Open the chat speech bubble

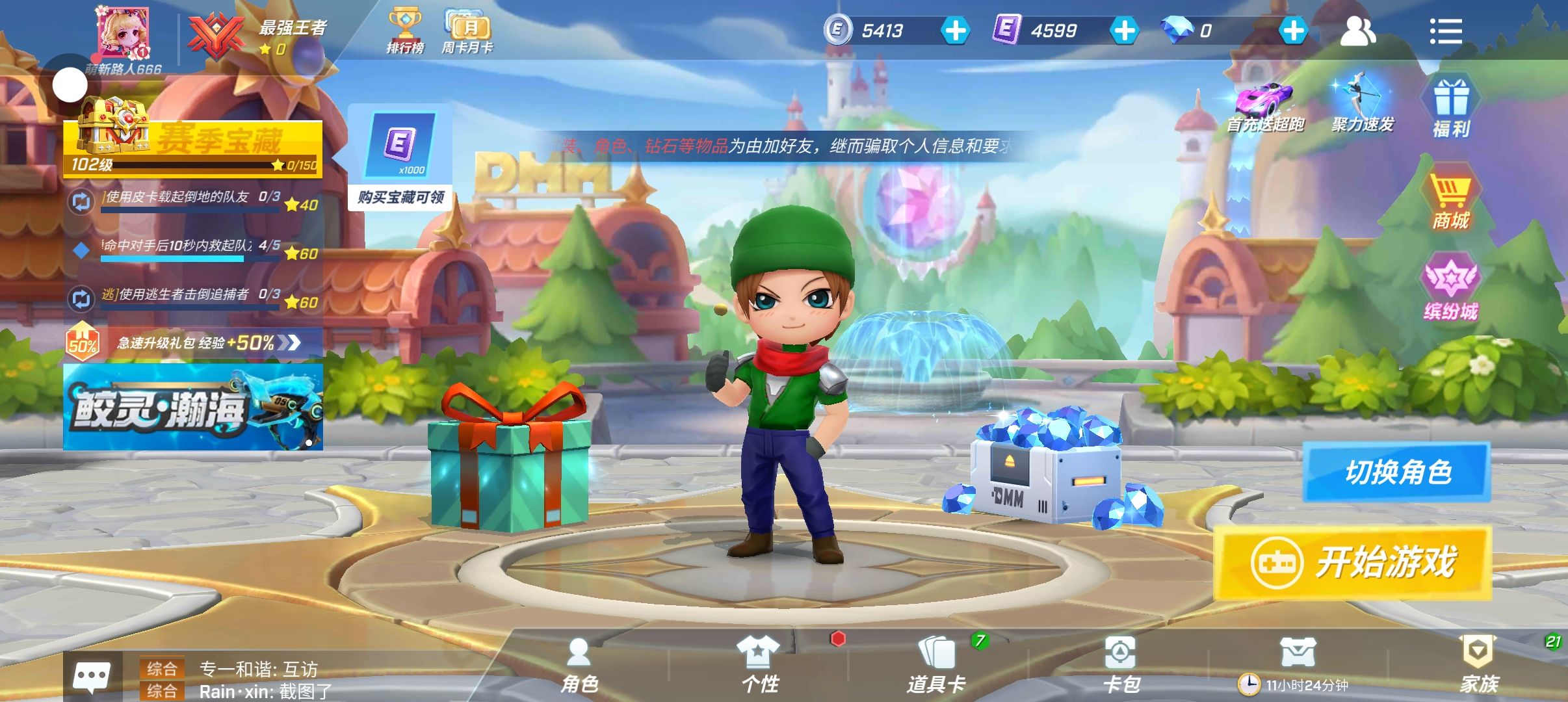point(92,678)
